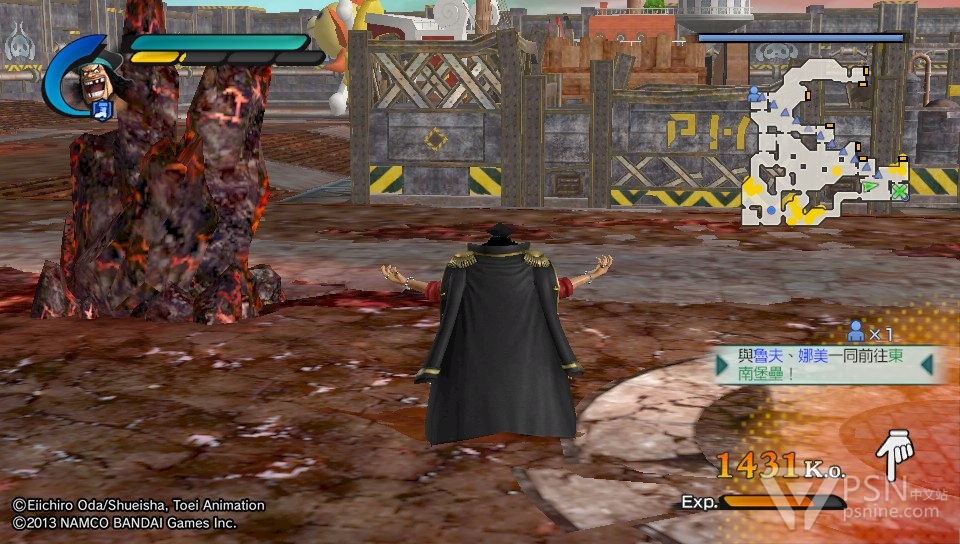The image size is (960, 544).
Task: Click the green flag marker on minimap
Action: click(x=871, y=185)
